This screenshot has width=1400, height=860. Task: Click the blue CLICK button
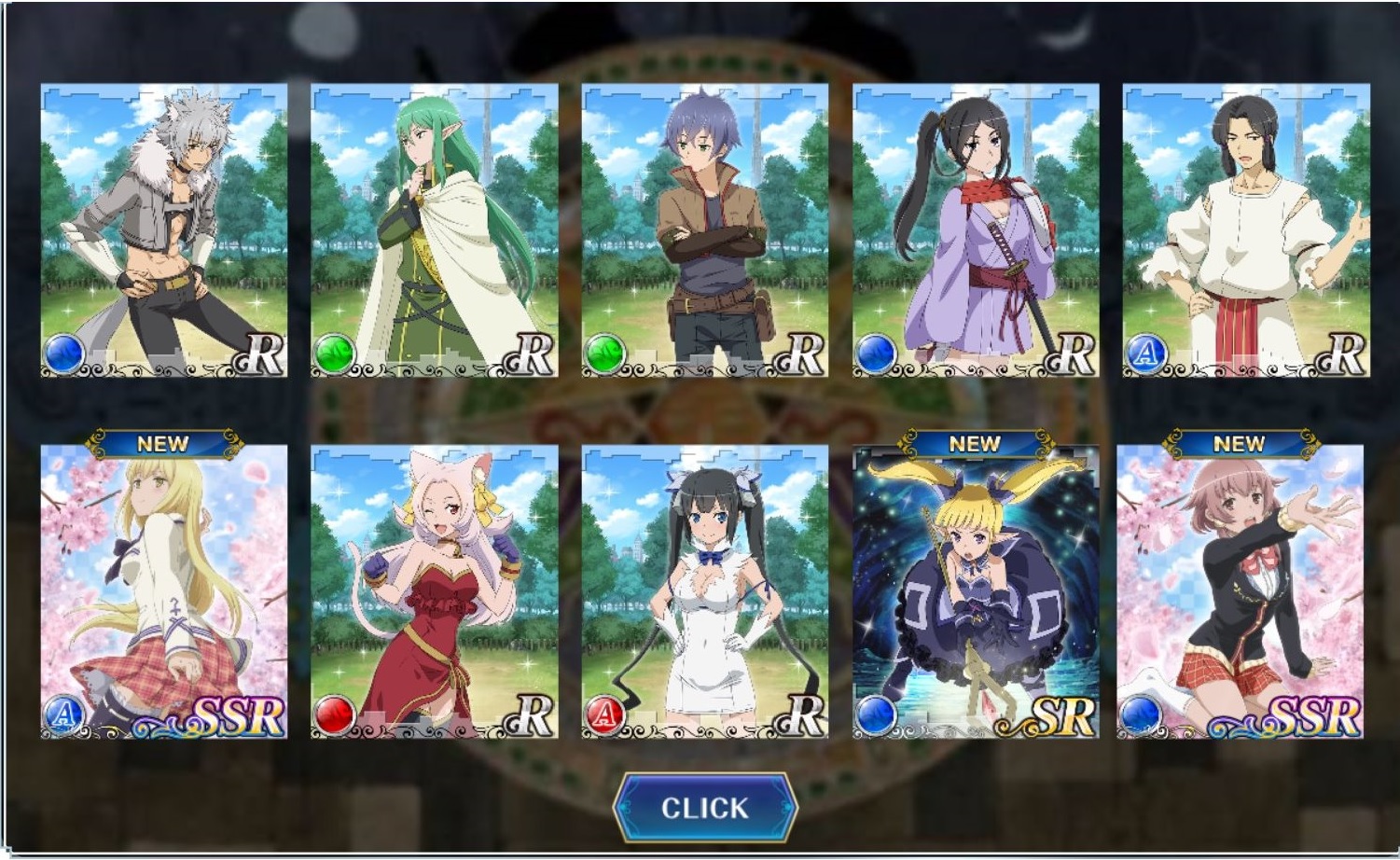705,807
